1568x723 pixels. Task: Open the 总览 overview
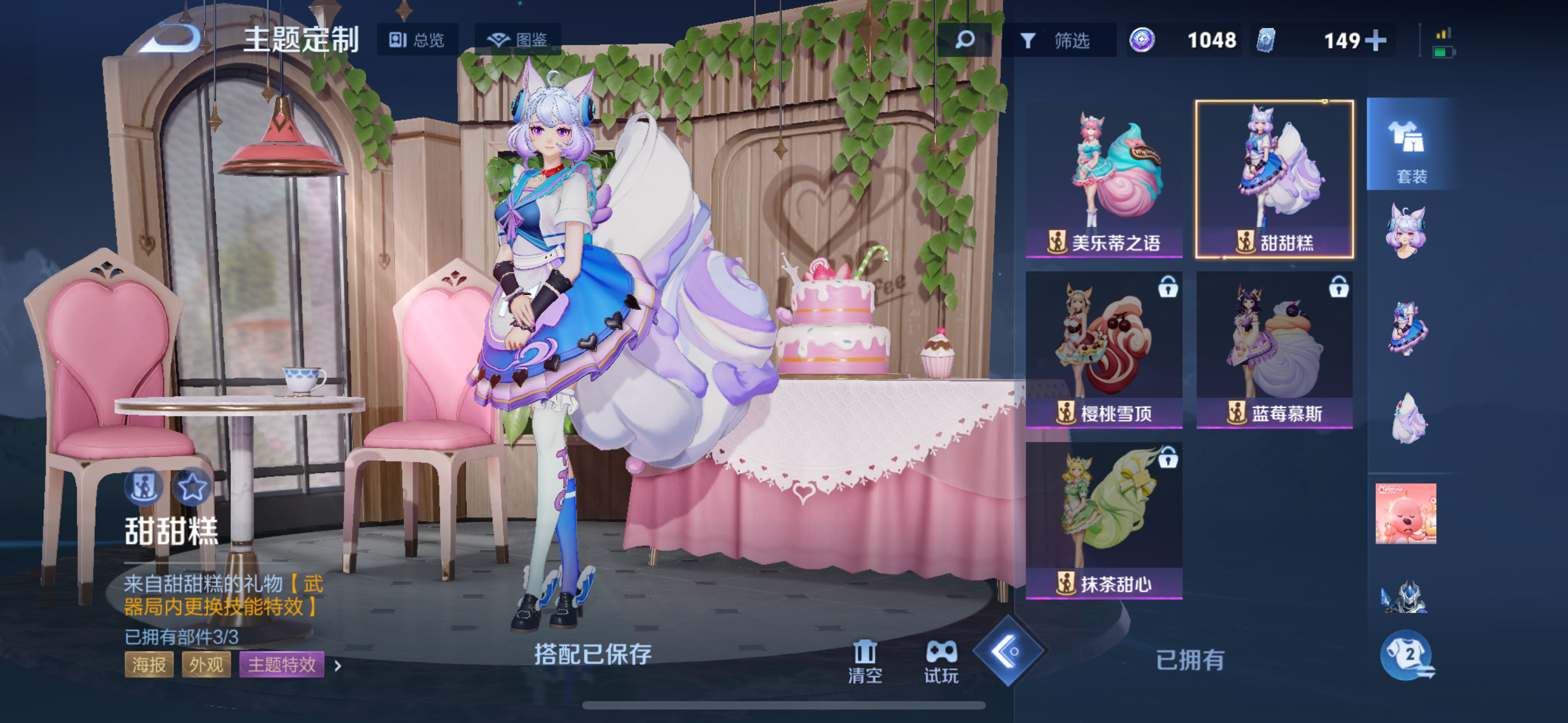[x=418, y=40]
